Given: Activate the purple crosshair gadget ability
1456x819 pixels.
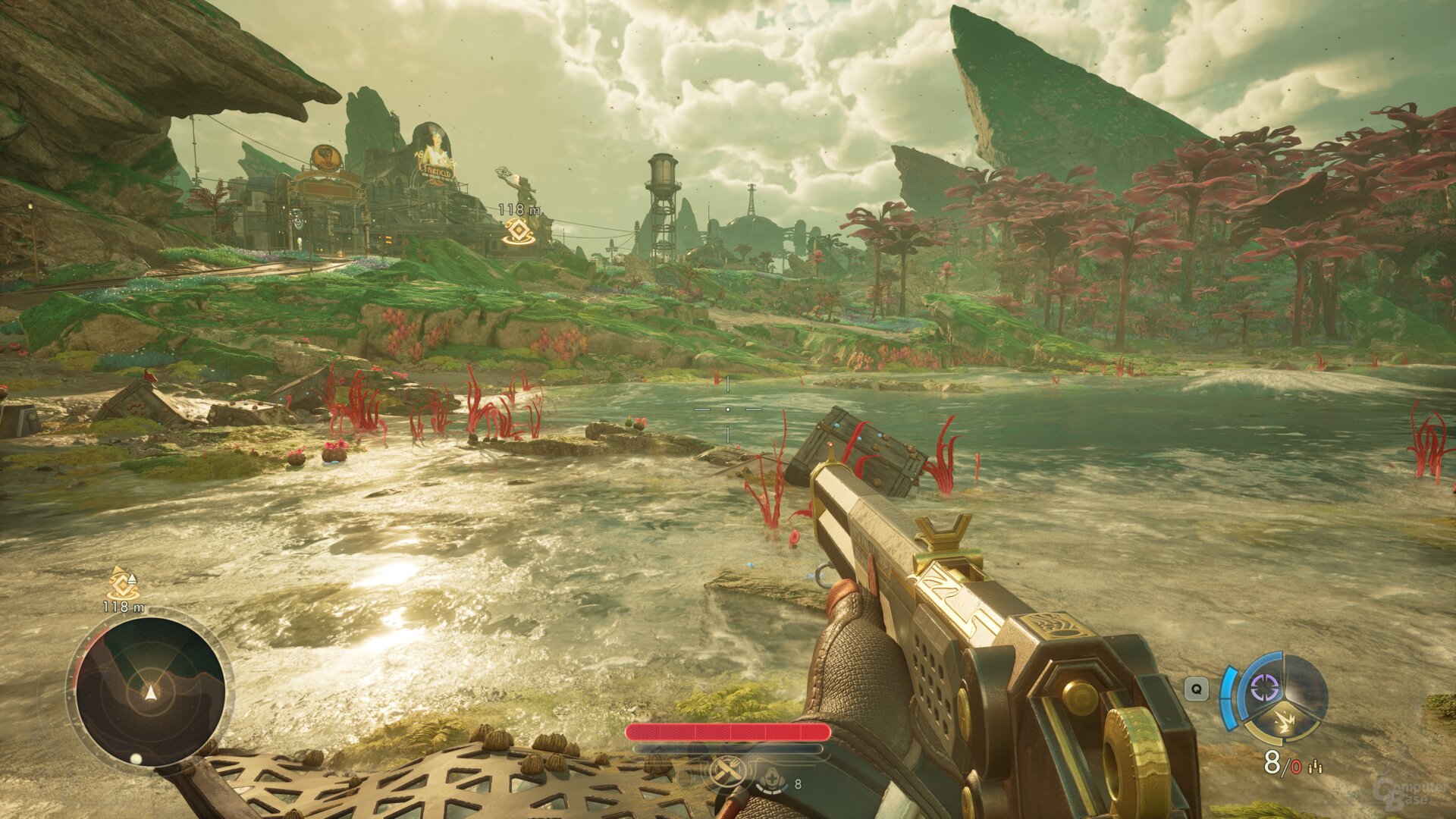Looking at the screenshot, I should (x=1263, y=688).
